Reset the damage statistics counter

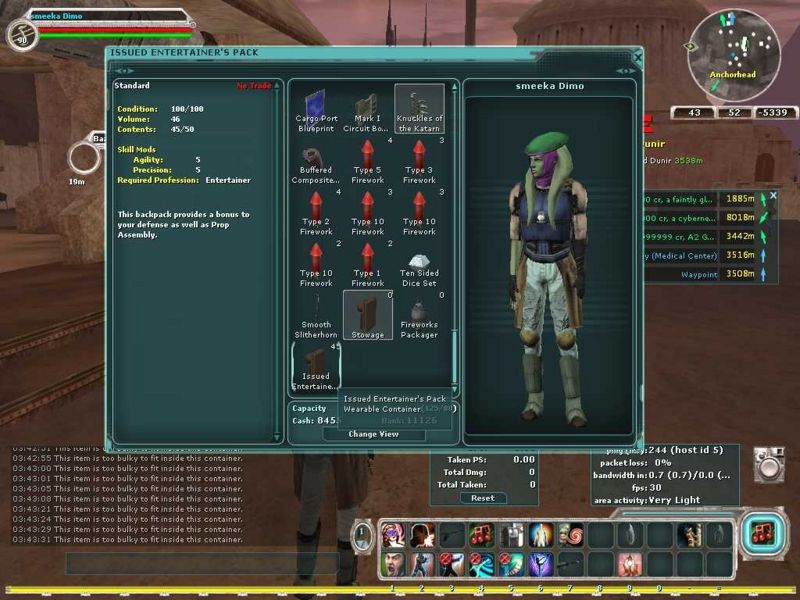coord(483,498)
